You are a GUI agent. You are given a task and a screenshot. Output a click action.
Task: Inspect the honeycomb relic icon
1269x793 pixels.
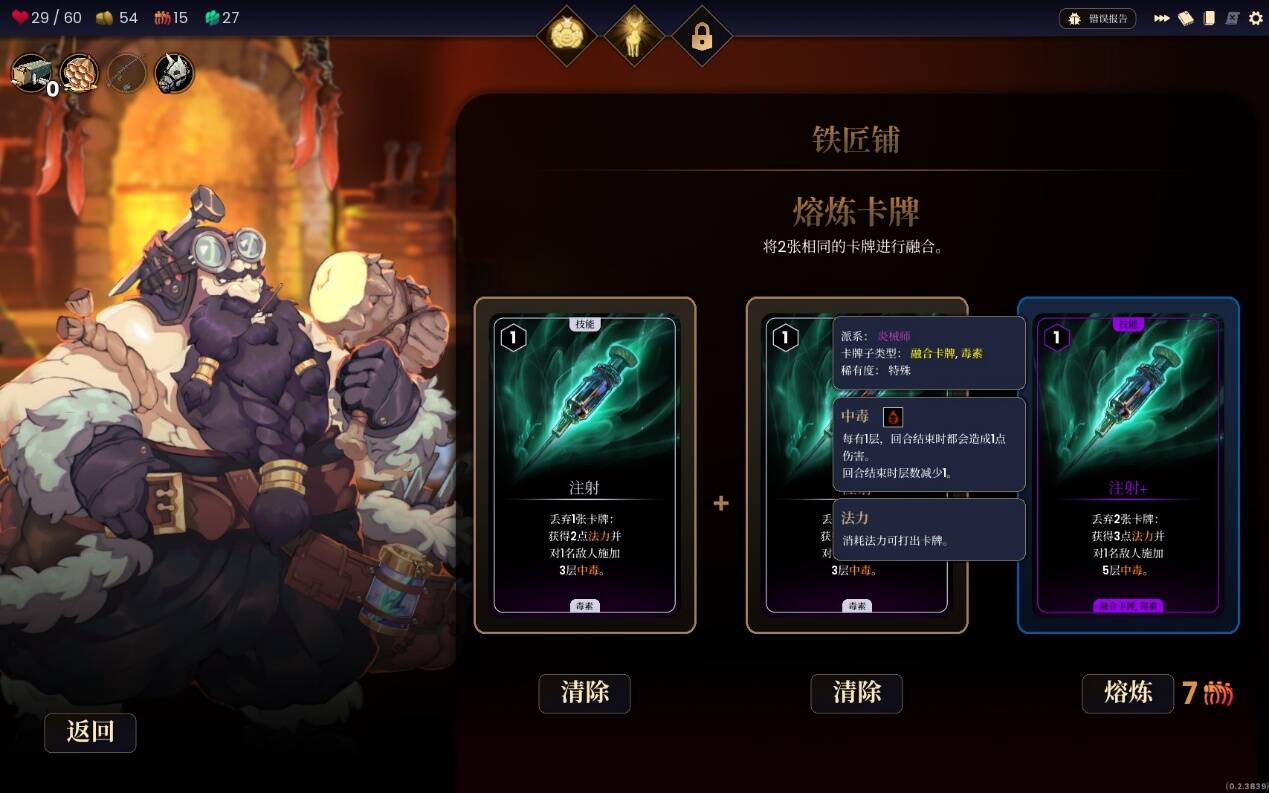[79, 73]
